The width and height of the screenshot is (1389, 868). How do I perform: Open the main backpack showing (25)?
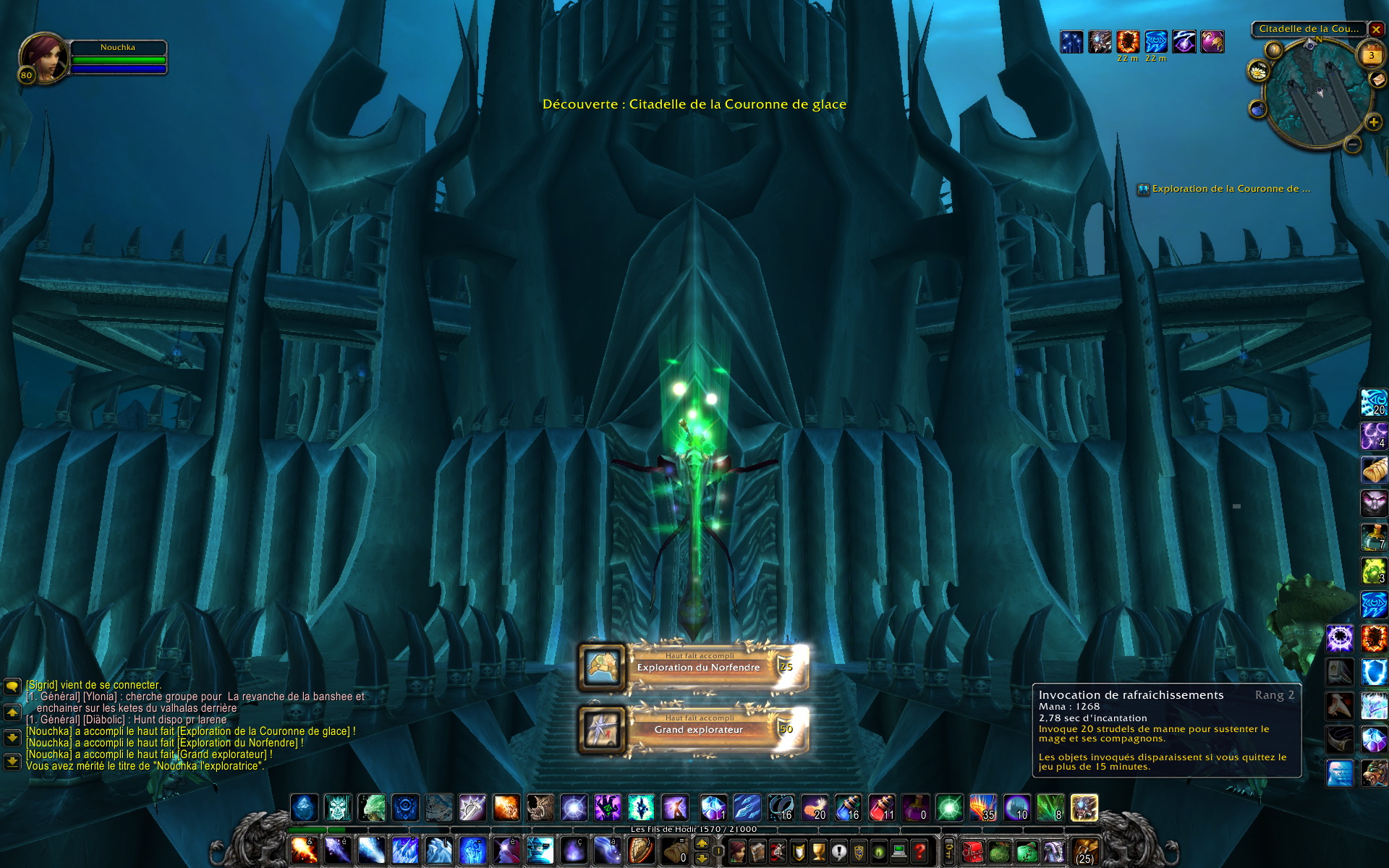[1084, 852]
